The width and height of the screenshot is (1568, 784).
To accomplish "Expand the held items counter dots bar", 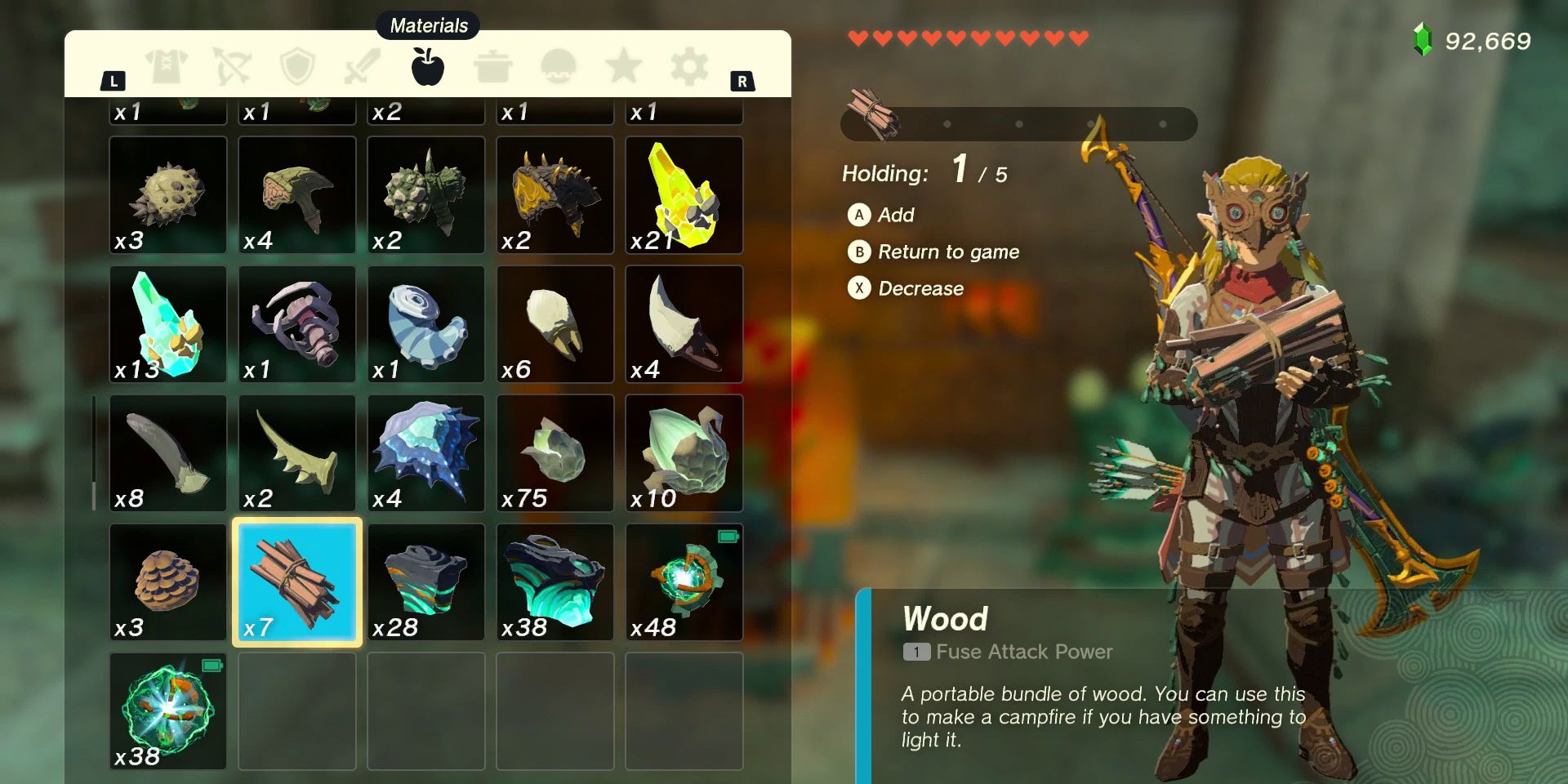I will (x=1019, y=123).
